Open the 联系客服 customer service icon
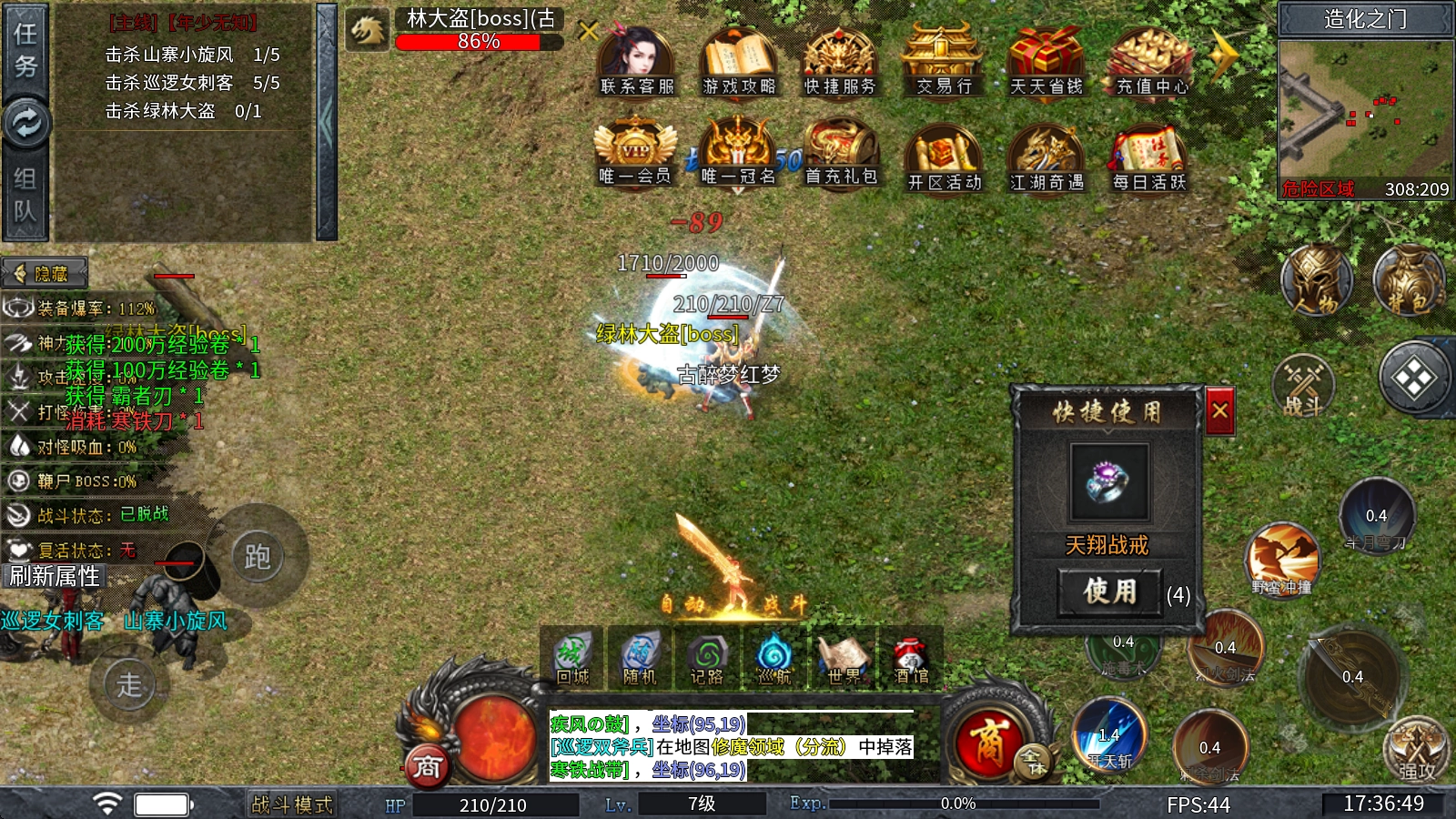 [x=636, y=60]
